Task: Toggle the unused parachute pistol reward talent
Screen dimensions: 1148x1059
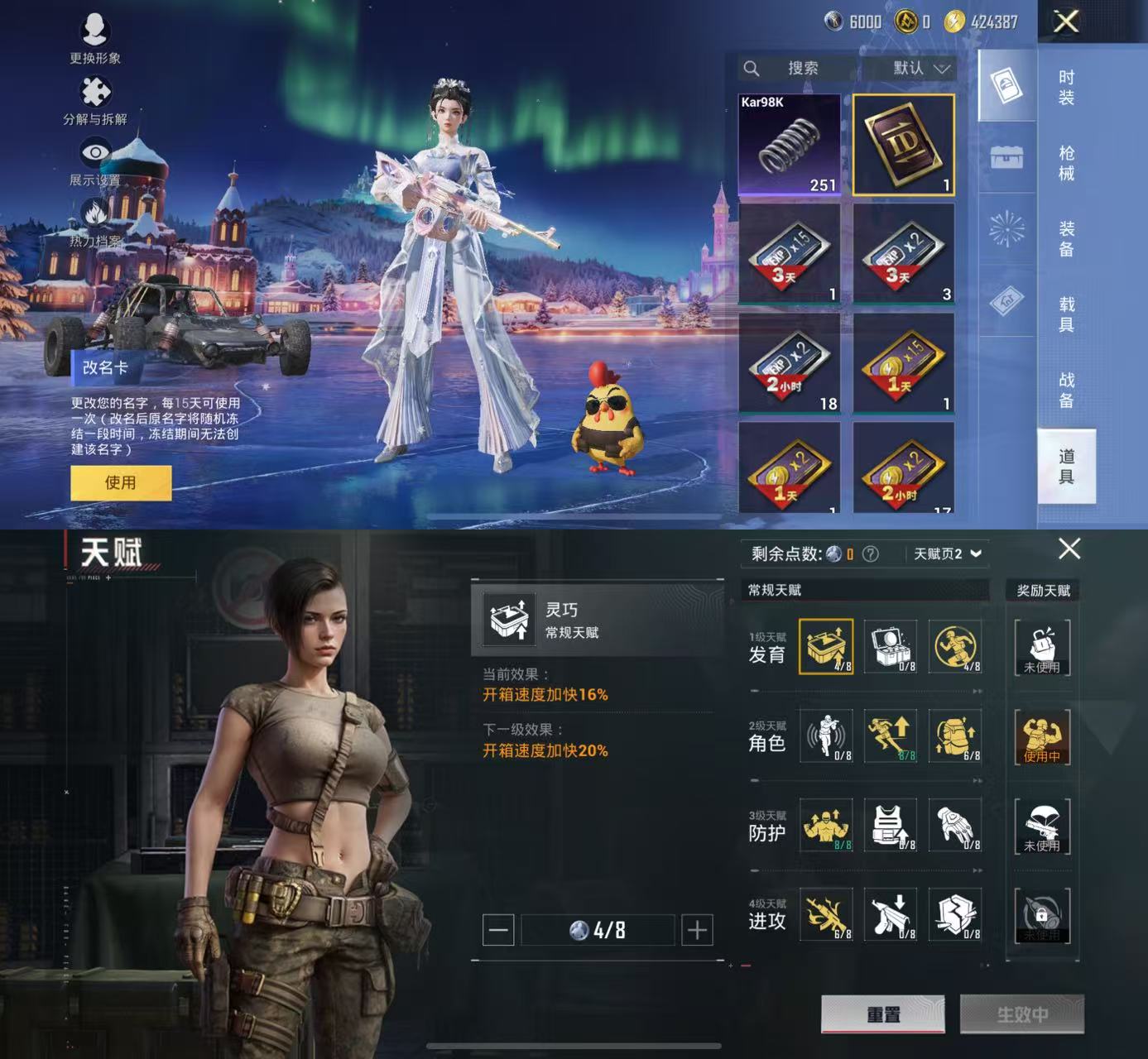Action: (x=1041, y=825)
